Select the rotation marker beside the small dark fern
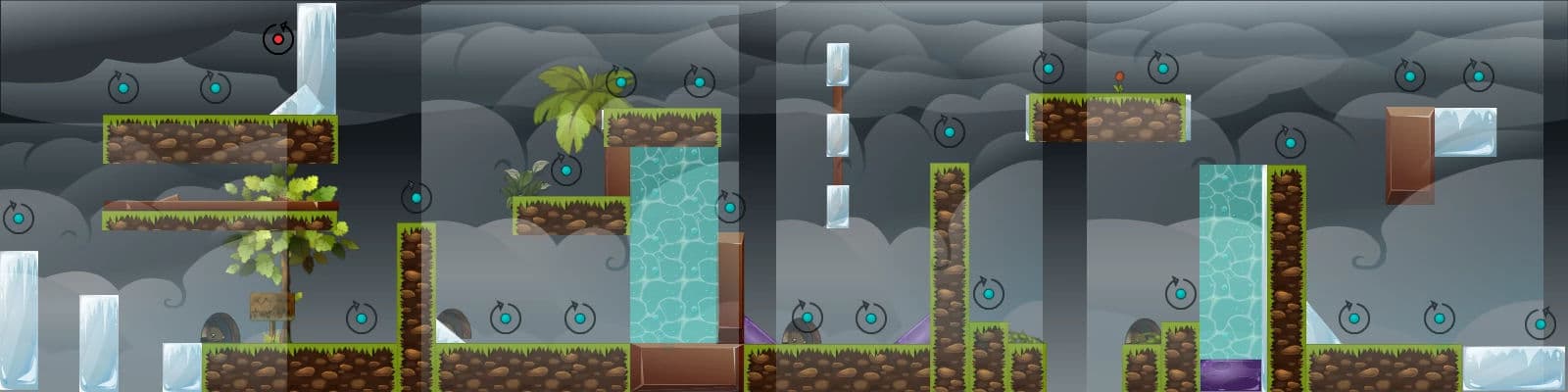The height and width of the screenshot is (392, 1568). pos(565,170)
